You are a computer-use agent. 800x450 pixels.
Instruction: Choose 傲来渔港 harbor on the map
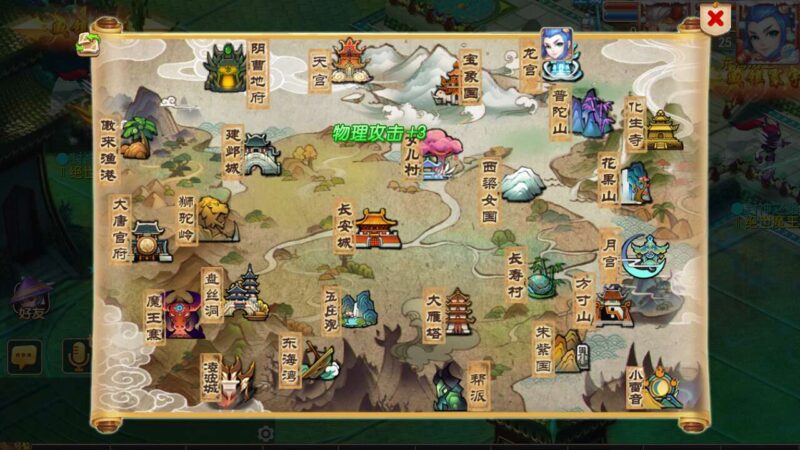(139, 138)
